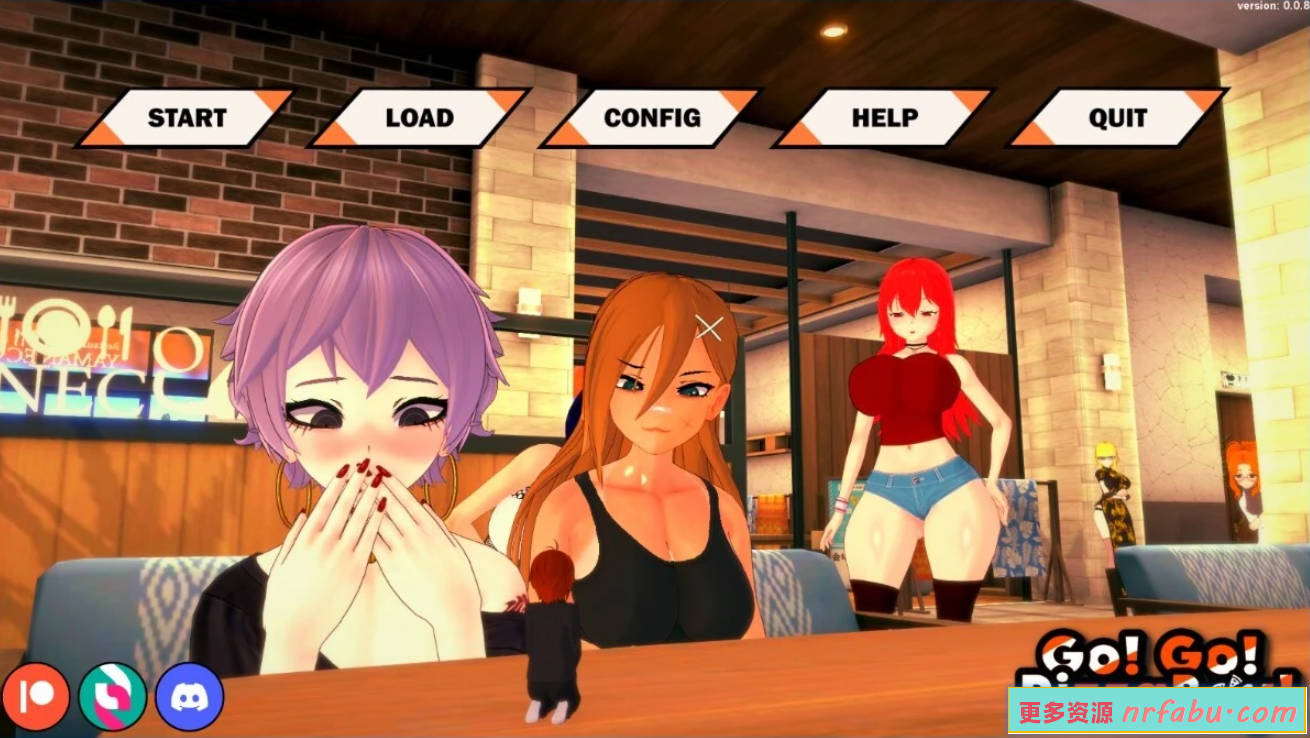Click the teal and pink subscription icon
This screenshot has height=738, width=1310.
[113, 697]
